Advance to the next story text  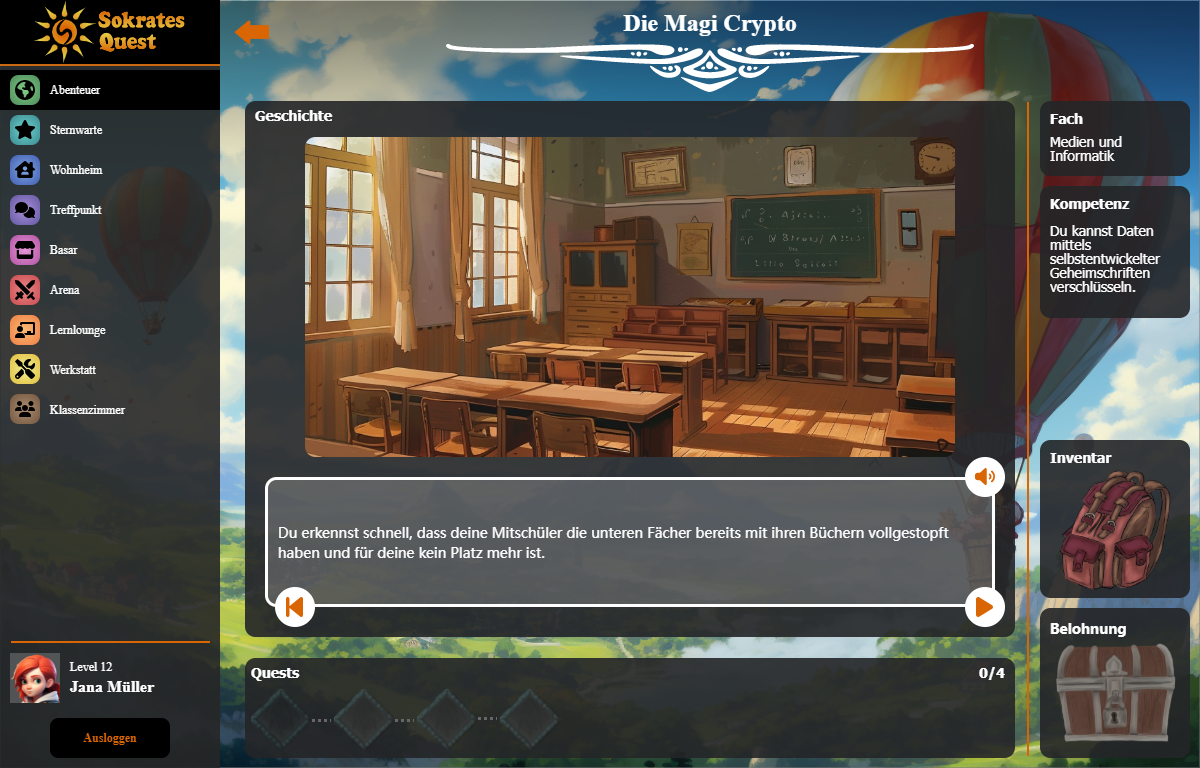(x=984, y=606)
